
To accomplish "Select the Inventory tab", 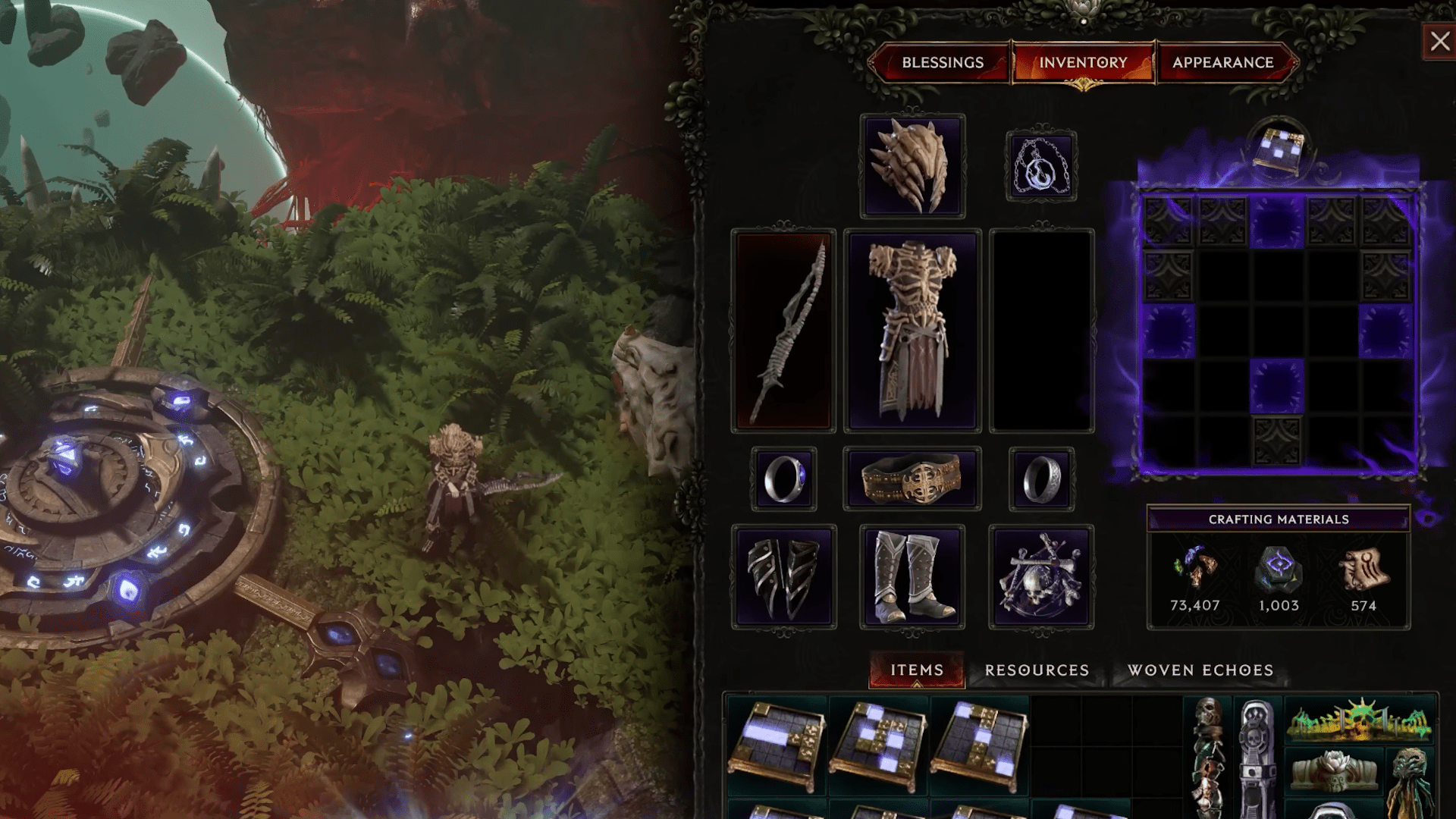I will pyautogui.click(x=1083, y=62).
